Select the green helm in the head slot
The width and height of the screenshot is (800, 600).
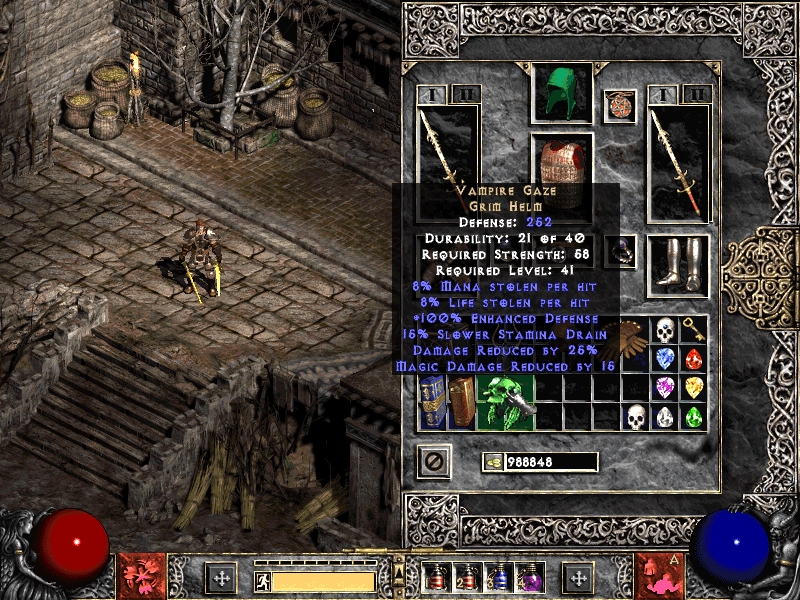(562, 93)
